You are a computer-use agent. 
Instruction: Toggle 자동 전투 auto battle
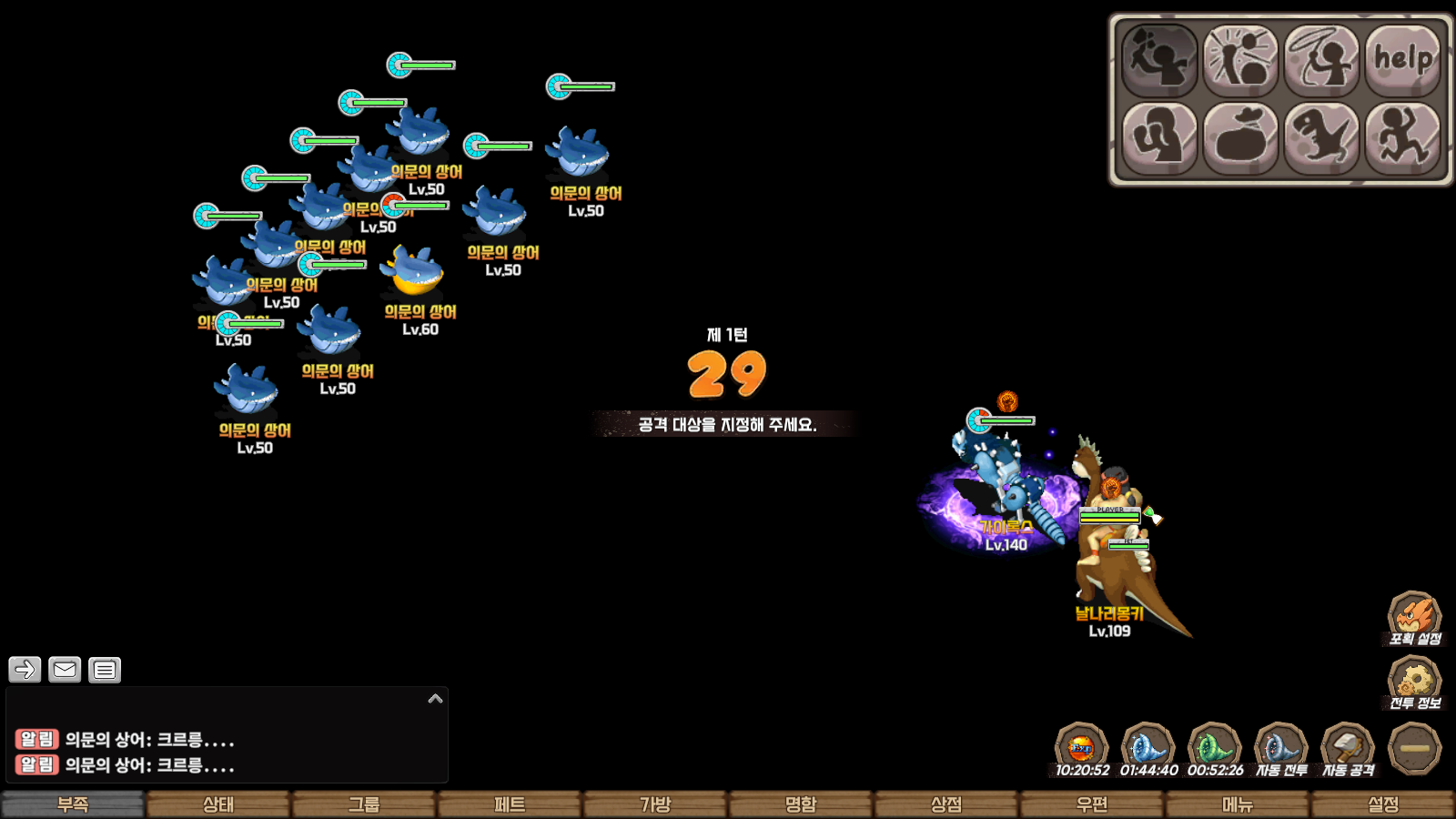coord(1281,749)
